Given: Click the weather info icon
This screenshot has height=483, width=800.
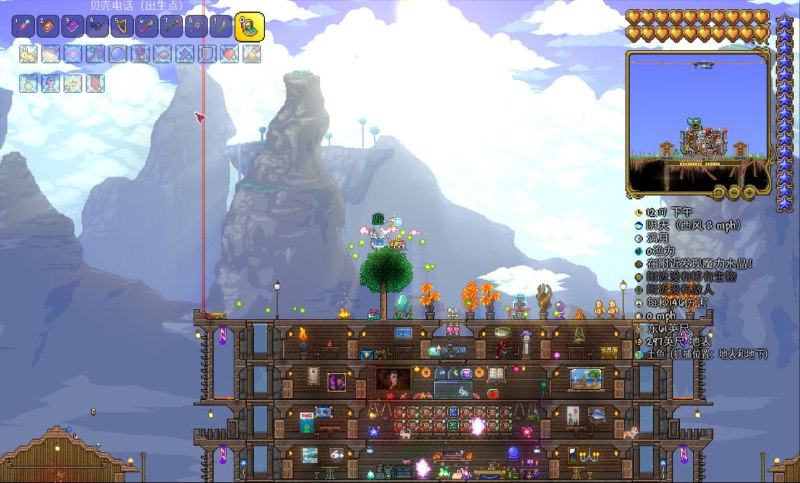Looking at the screenshot, I should click(x=638, y=226).
